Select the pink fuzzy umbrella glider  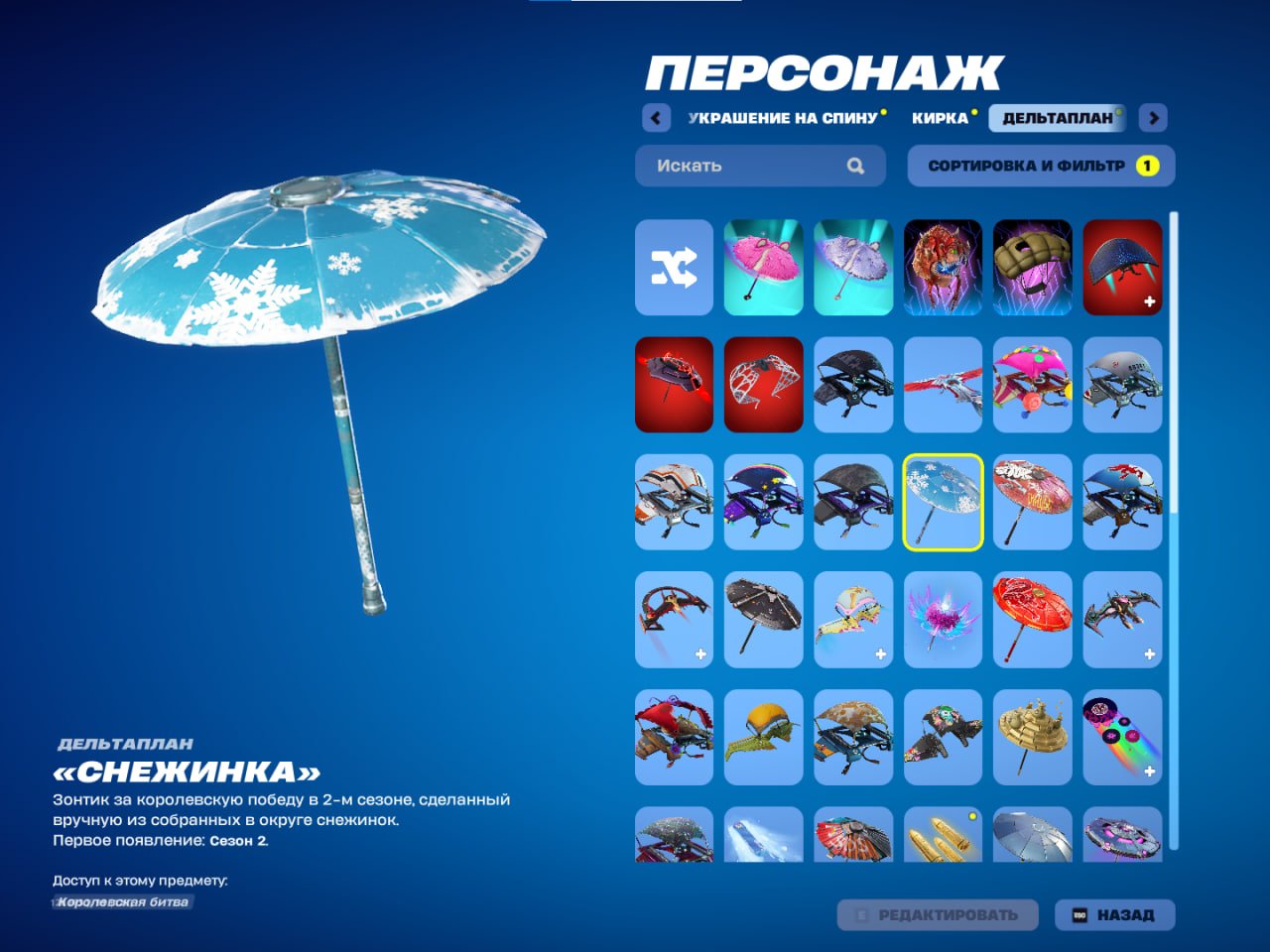pyautogui.click(x=763, y=268)
